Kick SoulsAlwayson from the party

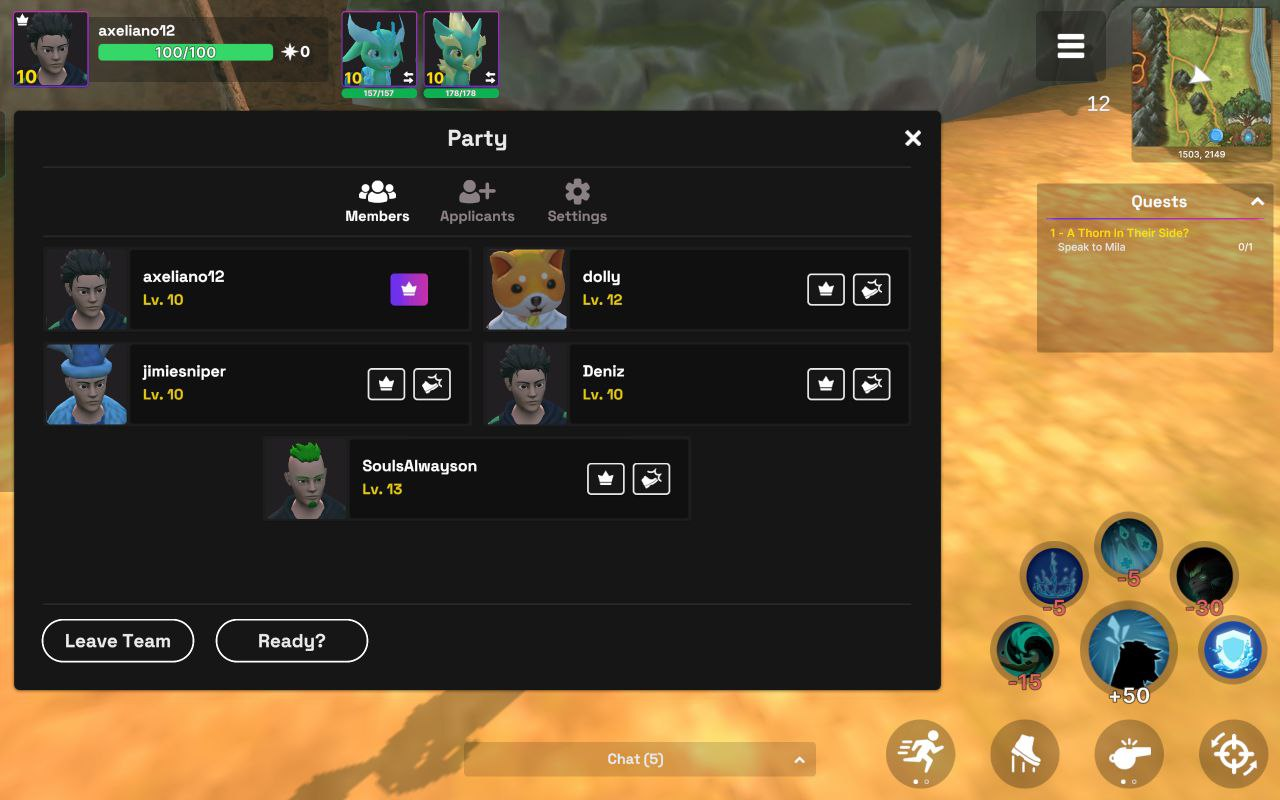click(652, 479)
